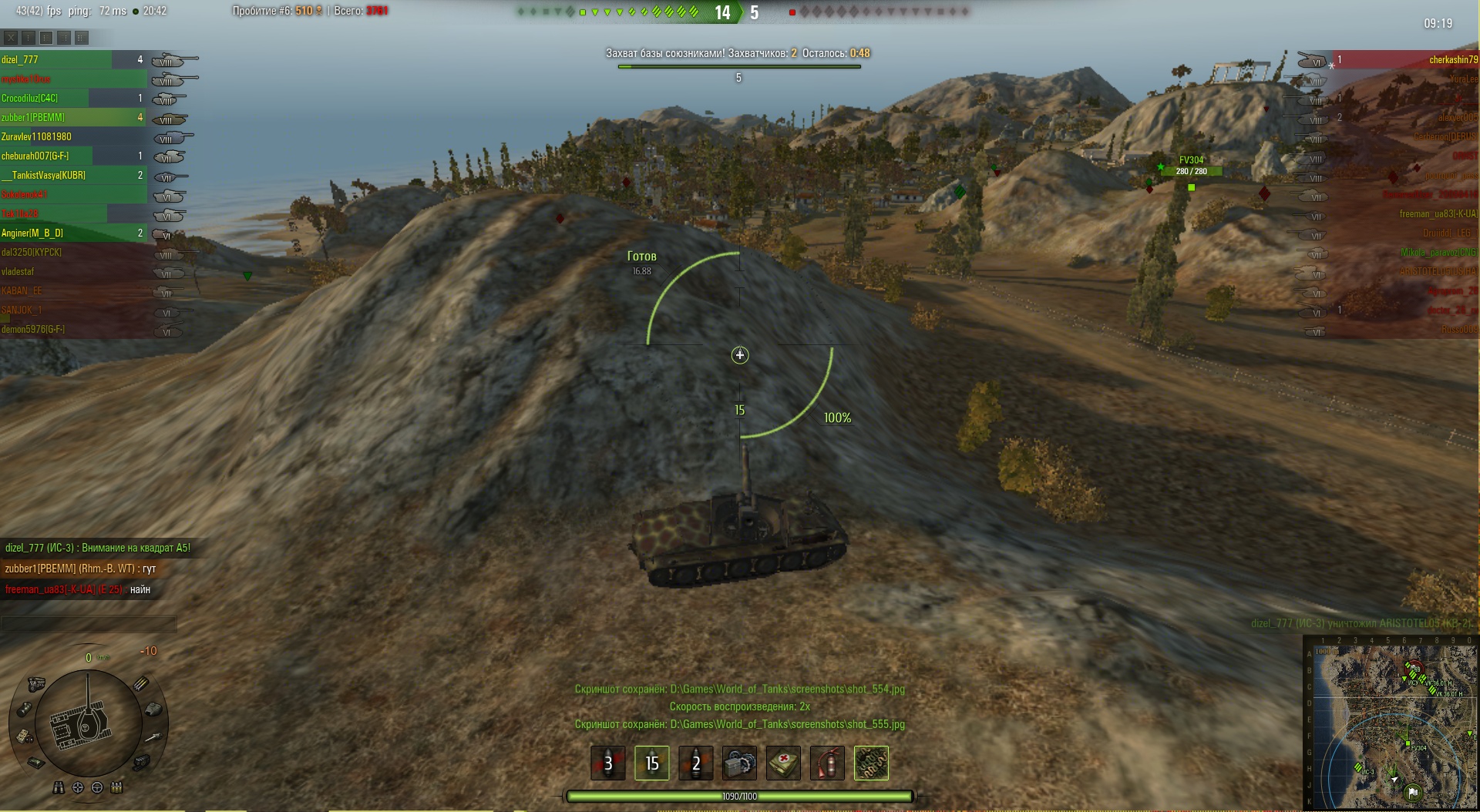1480x812 pixels.
Task: Click the gunner crosshair crew icon
Action: pos(78,787)
